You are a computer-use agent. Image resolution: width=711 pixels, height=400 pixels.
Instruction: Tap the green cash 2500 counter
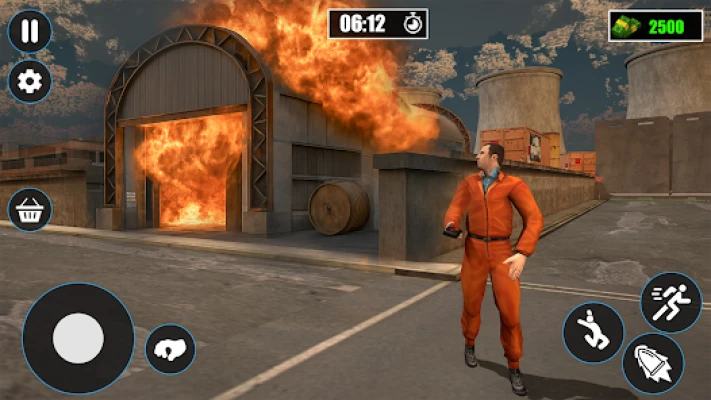656,25
